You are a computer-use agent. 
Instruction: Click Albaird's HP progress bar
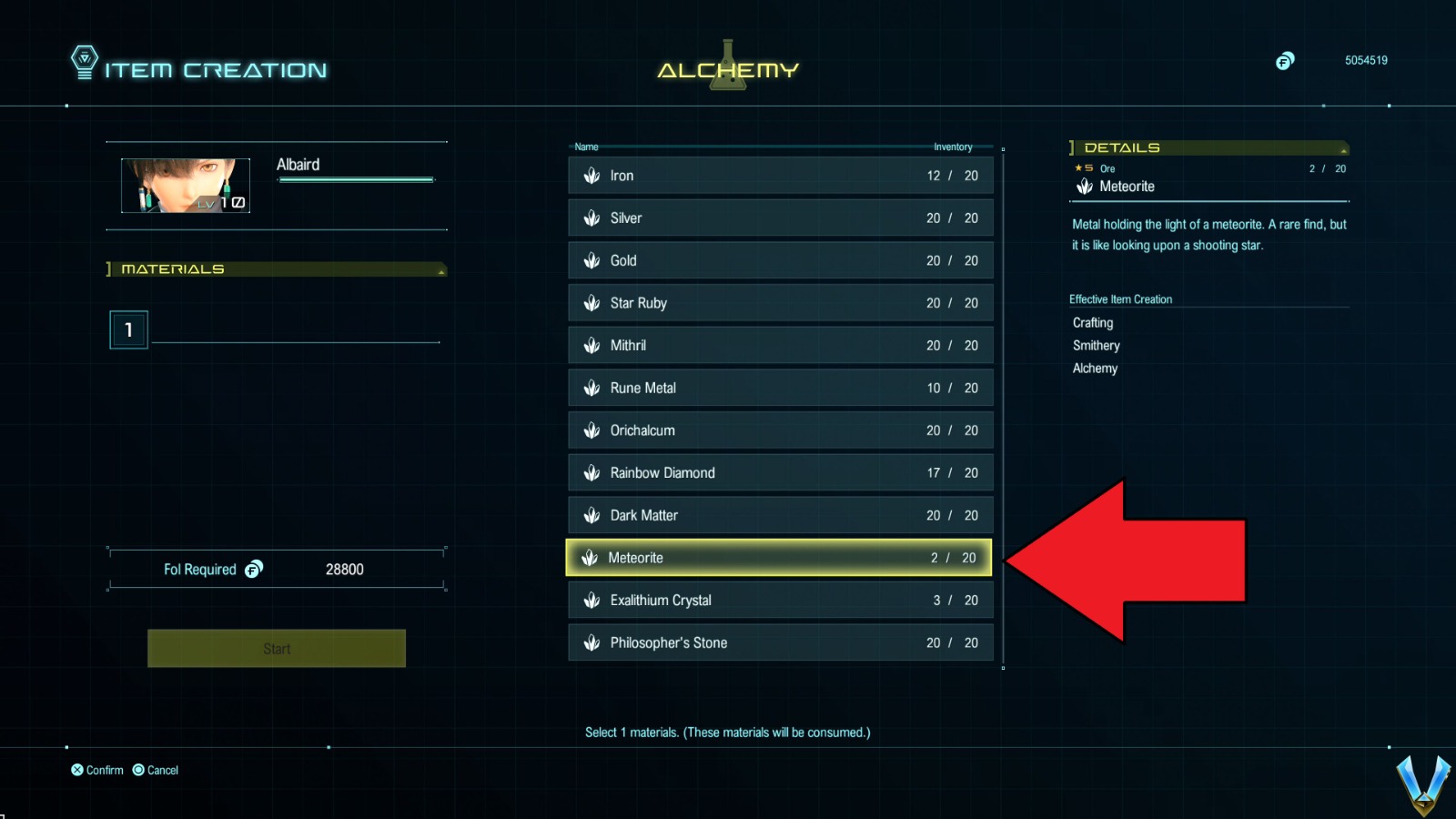pos(355,179)
